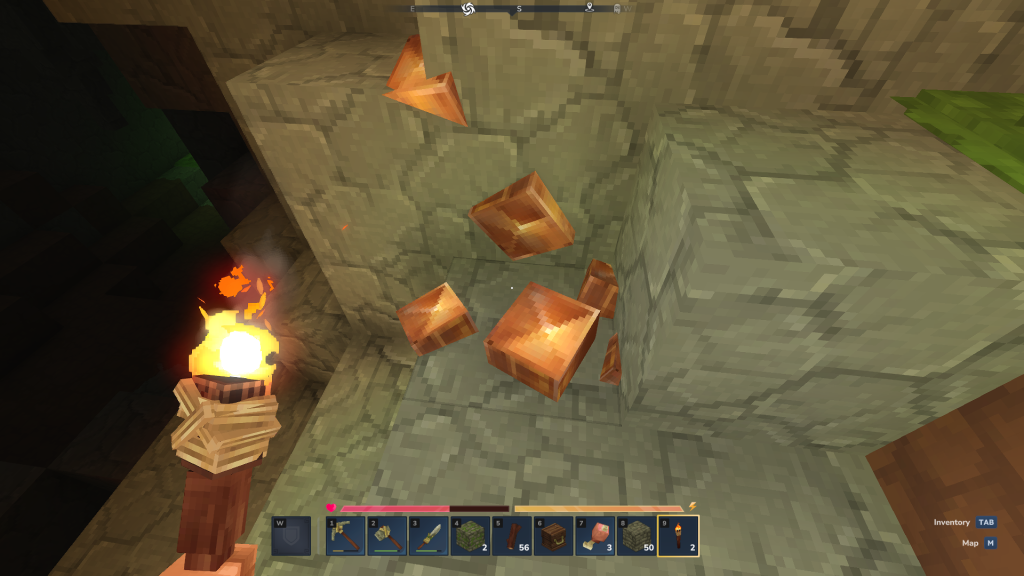1024x576 pixels.
Task: Equip the stone hammer in slot 2
Action: [386, 535]
